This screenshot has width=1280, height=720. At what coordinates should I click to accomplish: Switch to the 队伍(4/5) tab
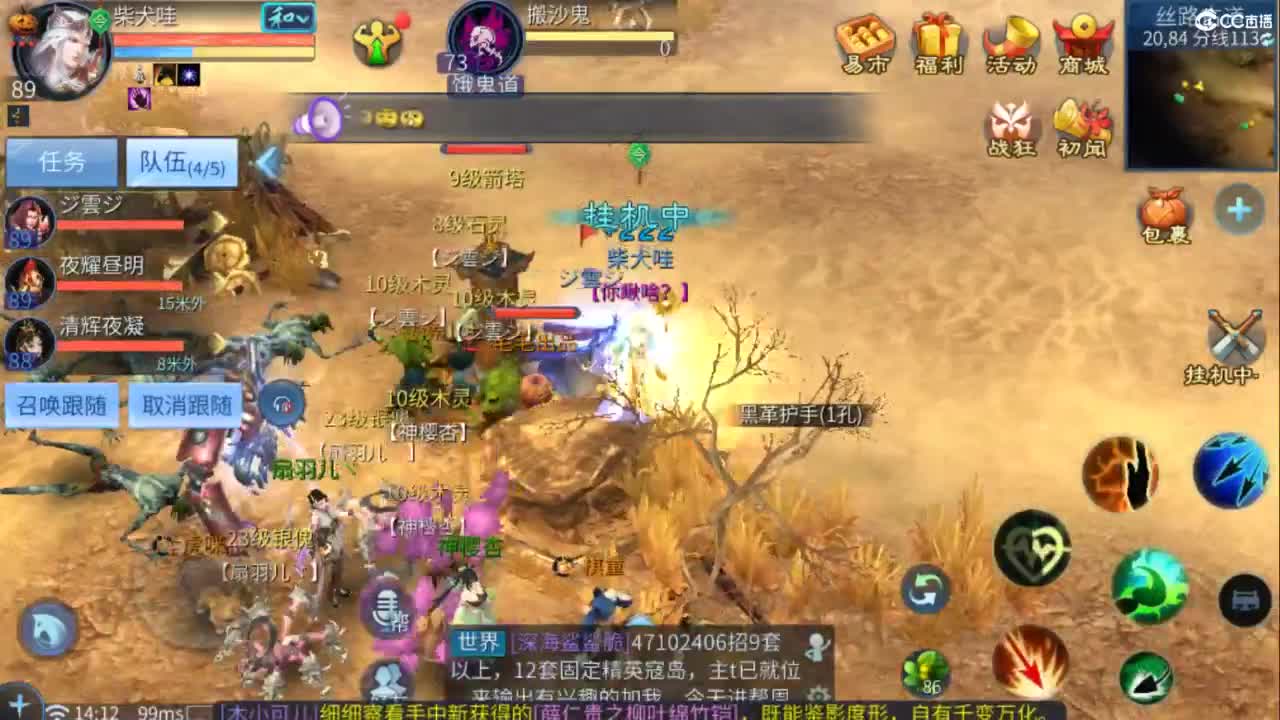click(180, 161)
